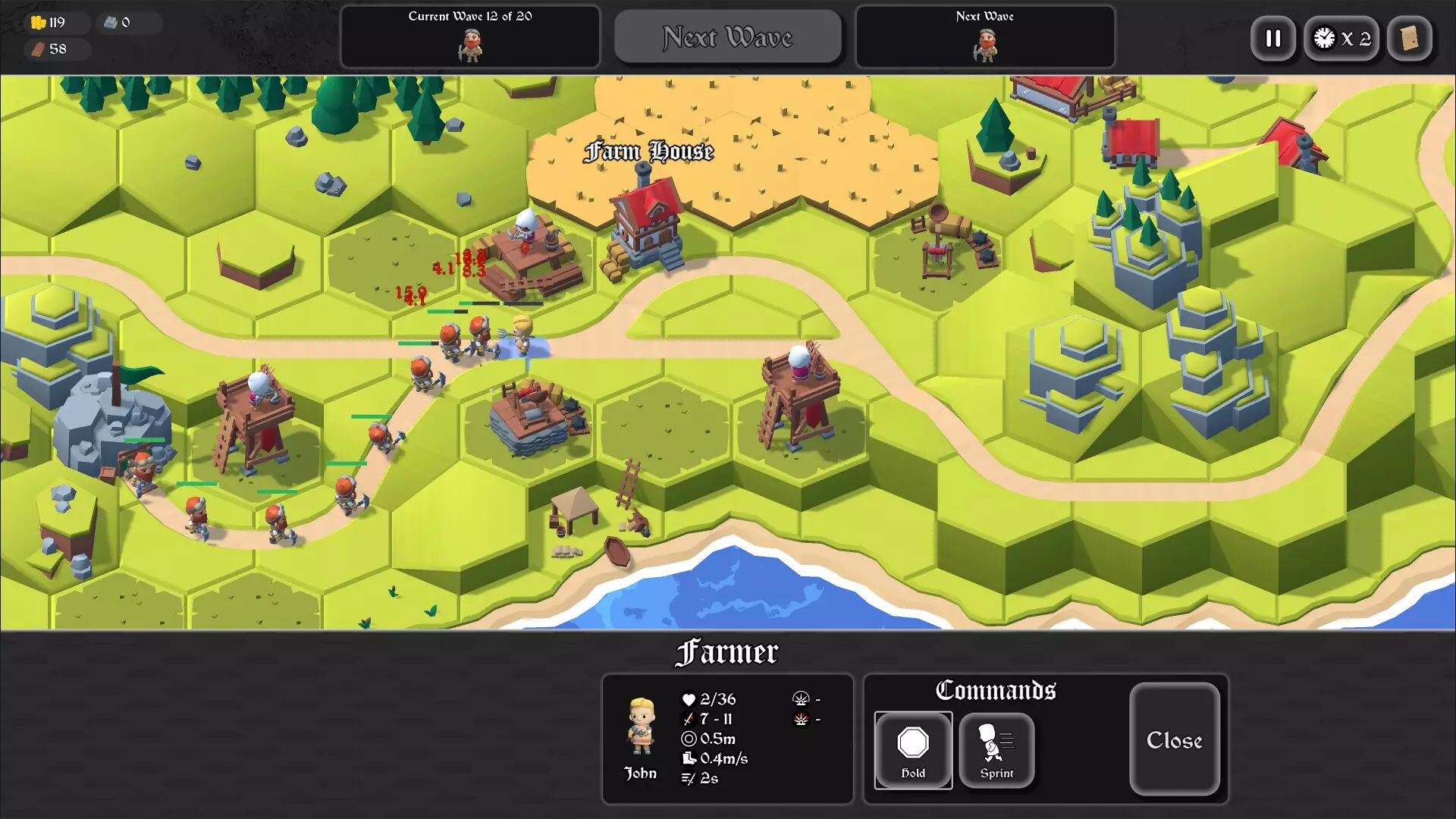Toggle Sprint mode for the Farmer
The height and width of the screenshot is (819, 1456).
coord(996,750)
